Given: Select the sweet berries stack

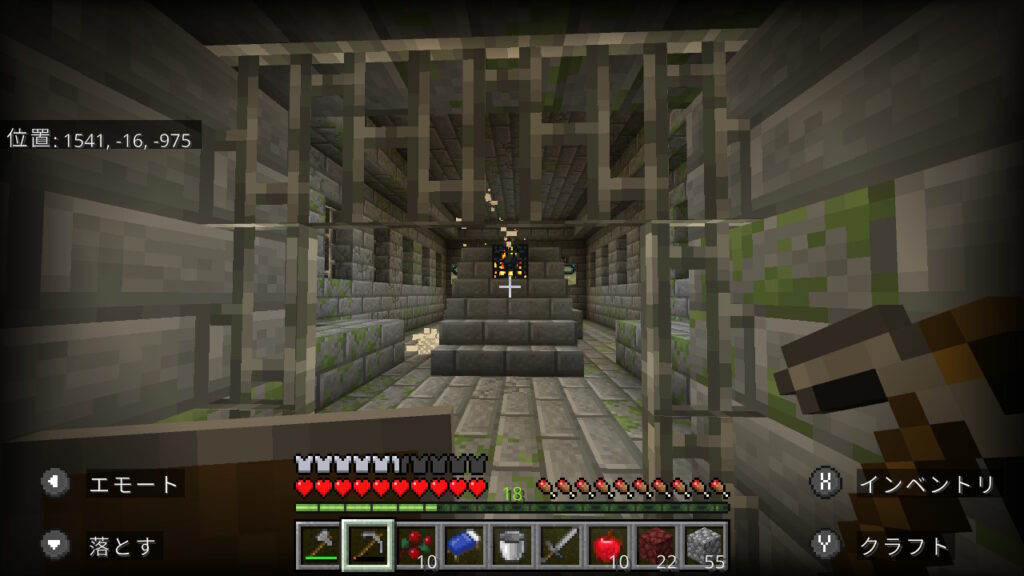Looking at the screenshot, I should pos(416,546).
